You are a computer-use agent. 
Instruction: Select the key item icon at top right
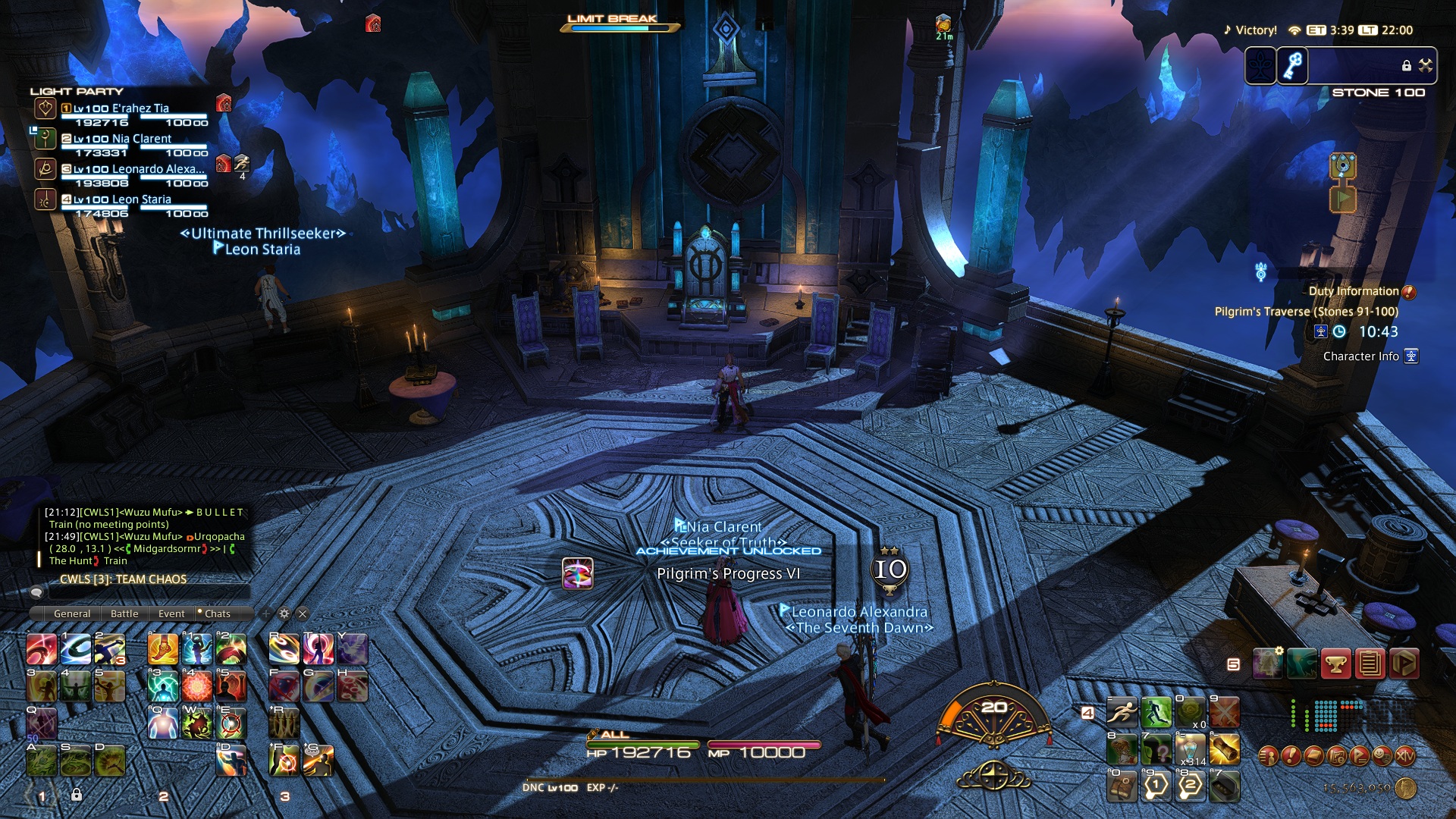point(1294,66)
